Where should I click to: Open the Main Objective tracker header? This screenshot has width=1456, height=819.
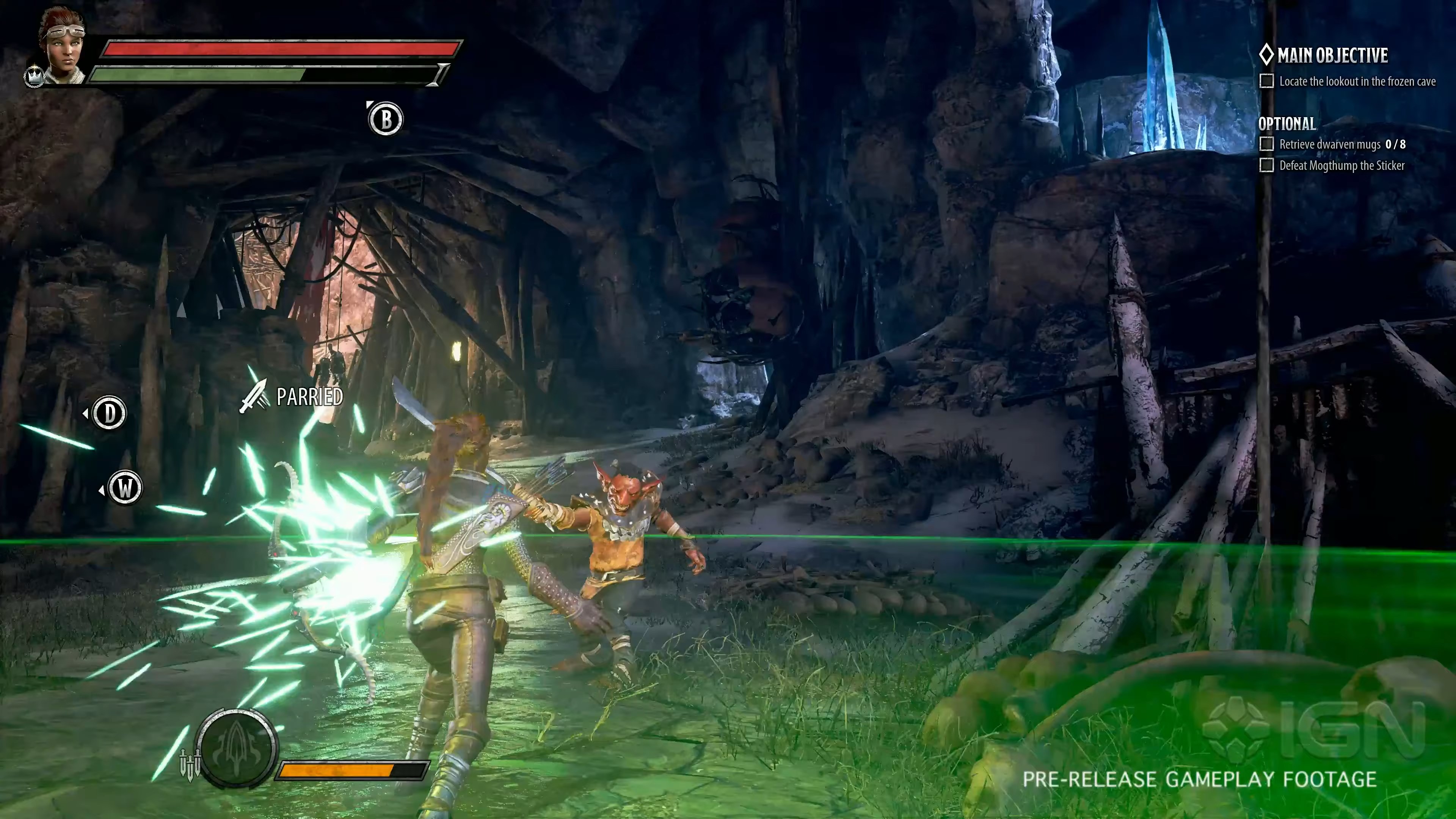pyautogui.click(x=1324, y=55)
